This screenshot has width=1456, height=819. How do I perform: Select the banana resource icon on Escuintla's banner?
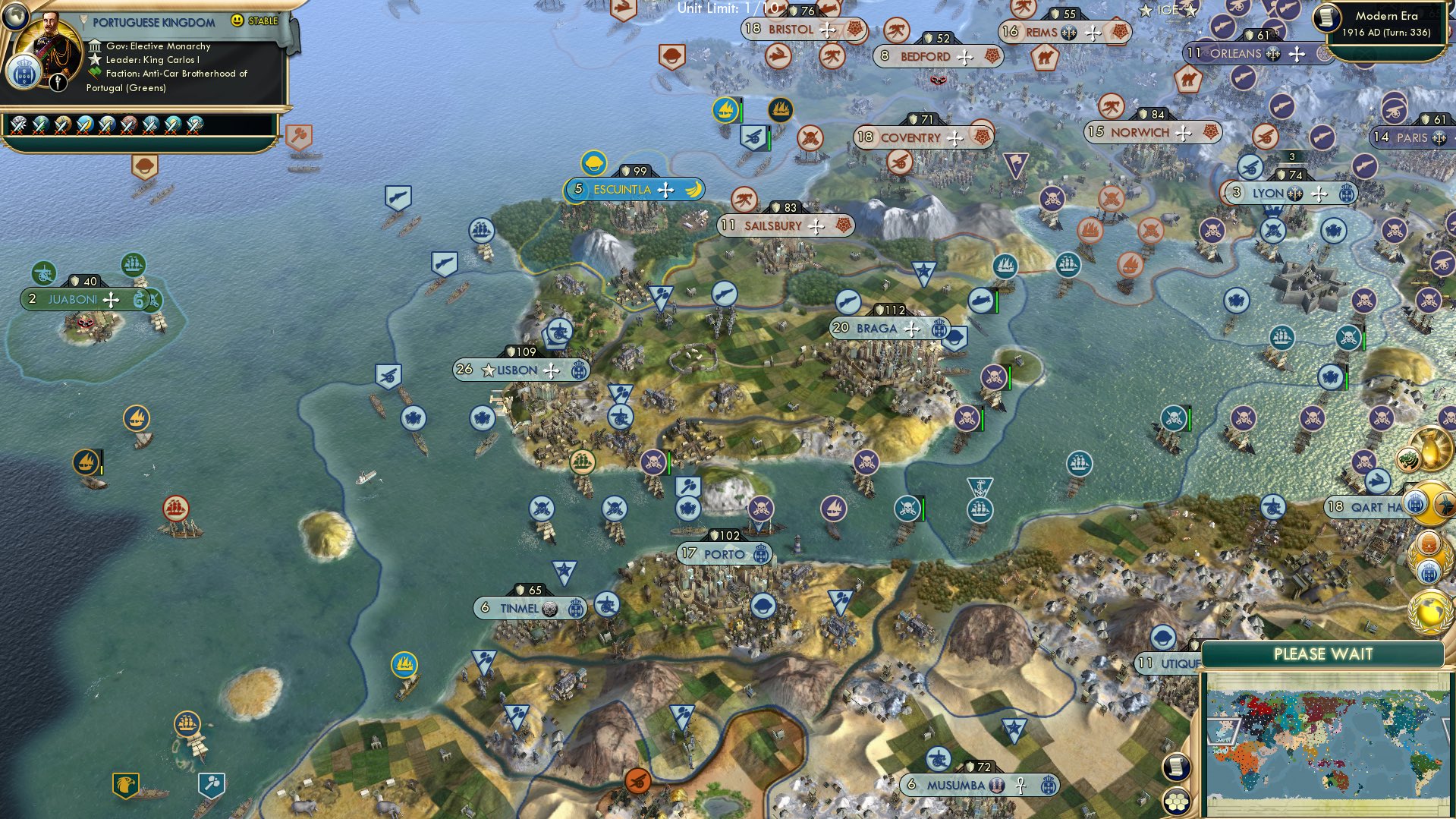tap(693, 190)
